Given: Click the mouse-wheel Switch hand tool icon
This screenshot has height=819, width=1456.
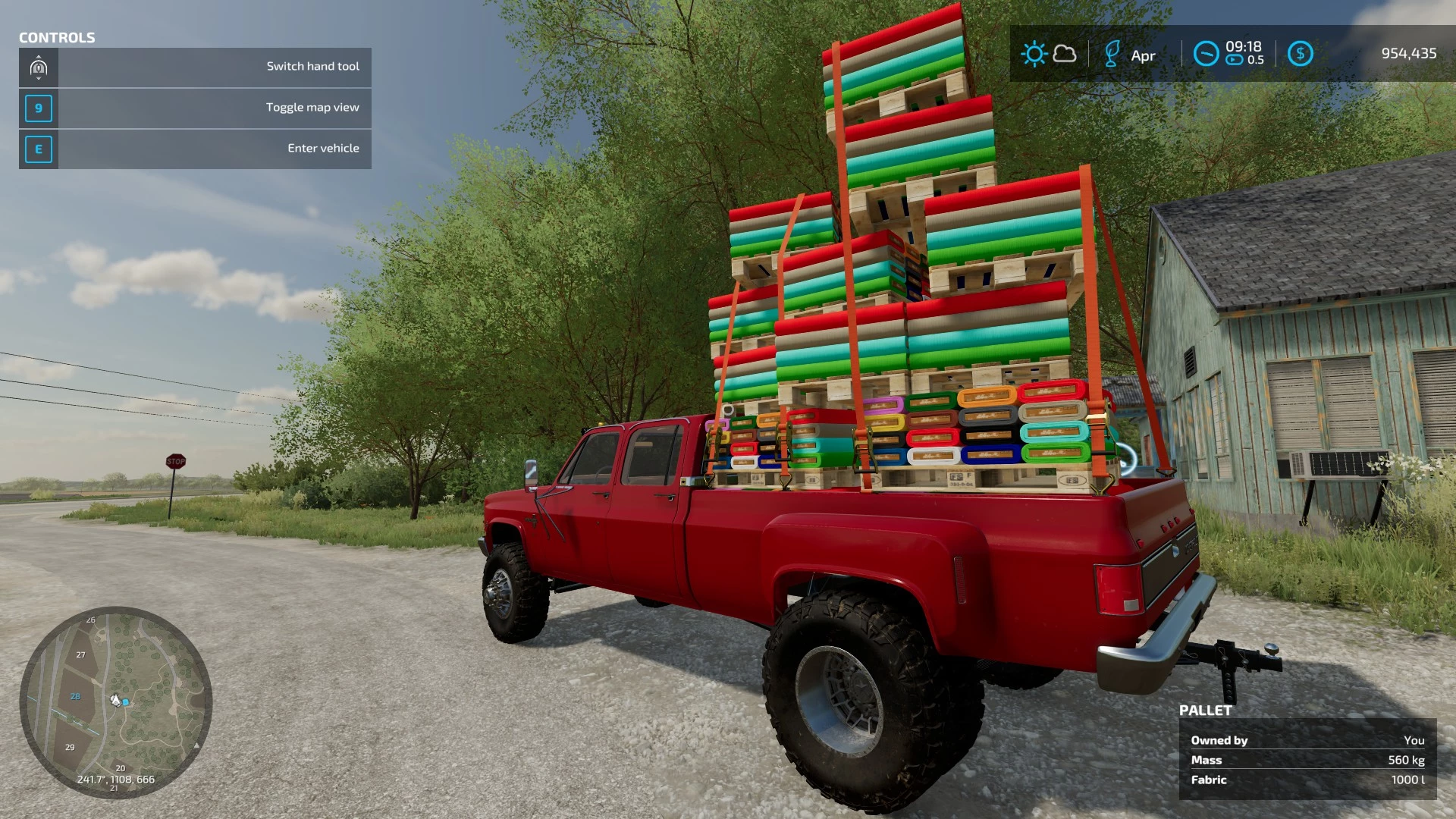Looking at the screenshot, I should tap(39, 68).
